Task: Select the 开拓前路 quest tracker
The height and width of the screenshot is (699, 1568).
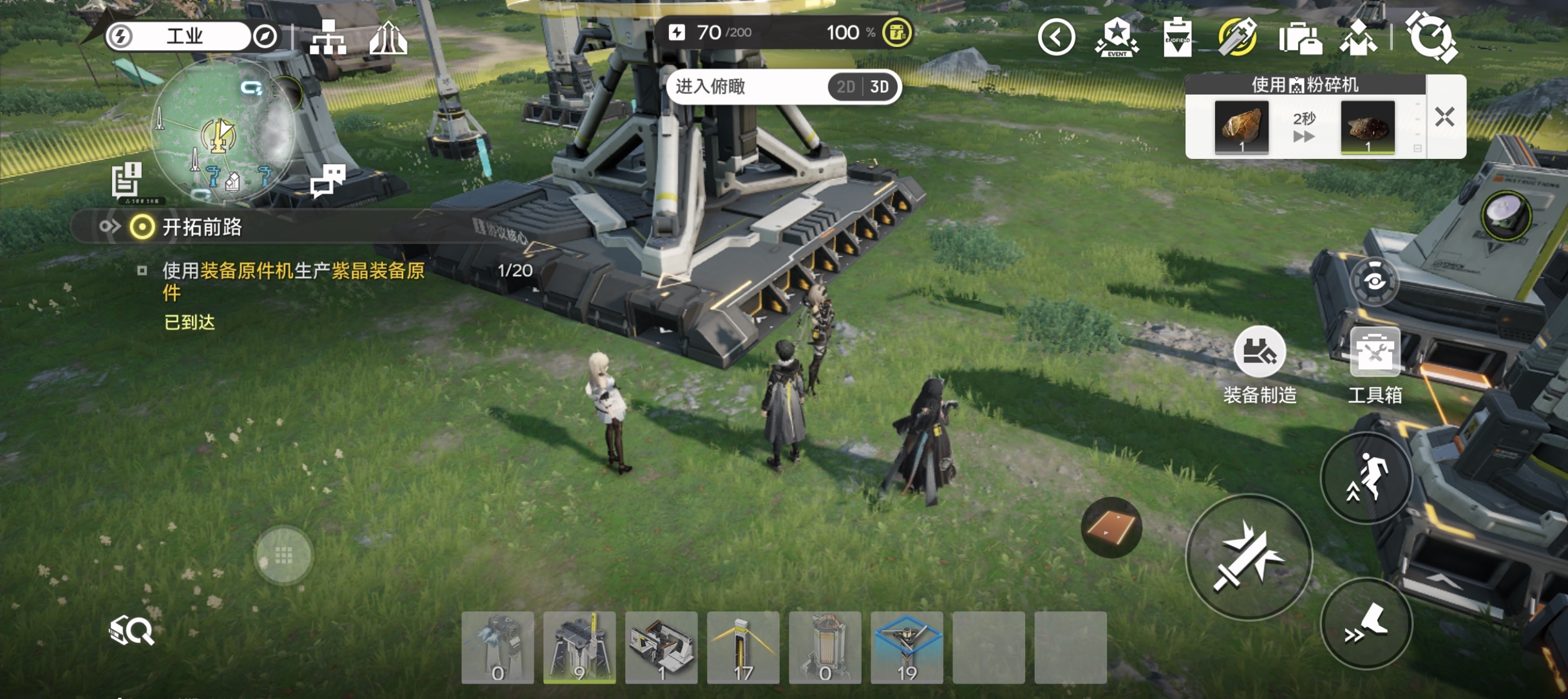Action: [202, 227]
